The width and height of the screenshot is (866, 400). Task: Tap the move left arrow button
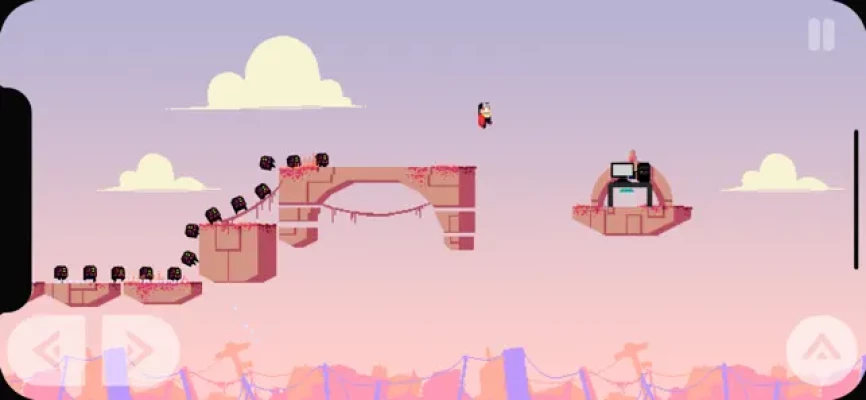click(48, 350)
